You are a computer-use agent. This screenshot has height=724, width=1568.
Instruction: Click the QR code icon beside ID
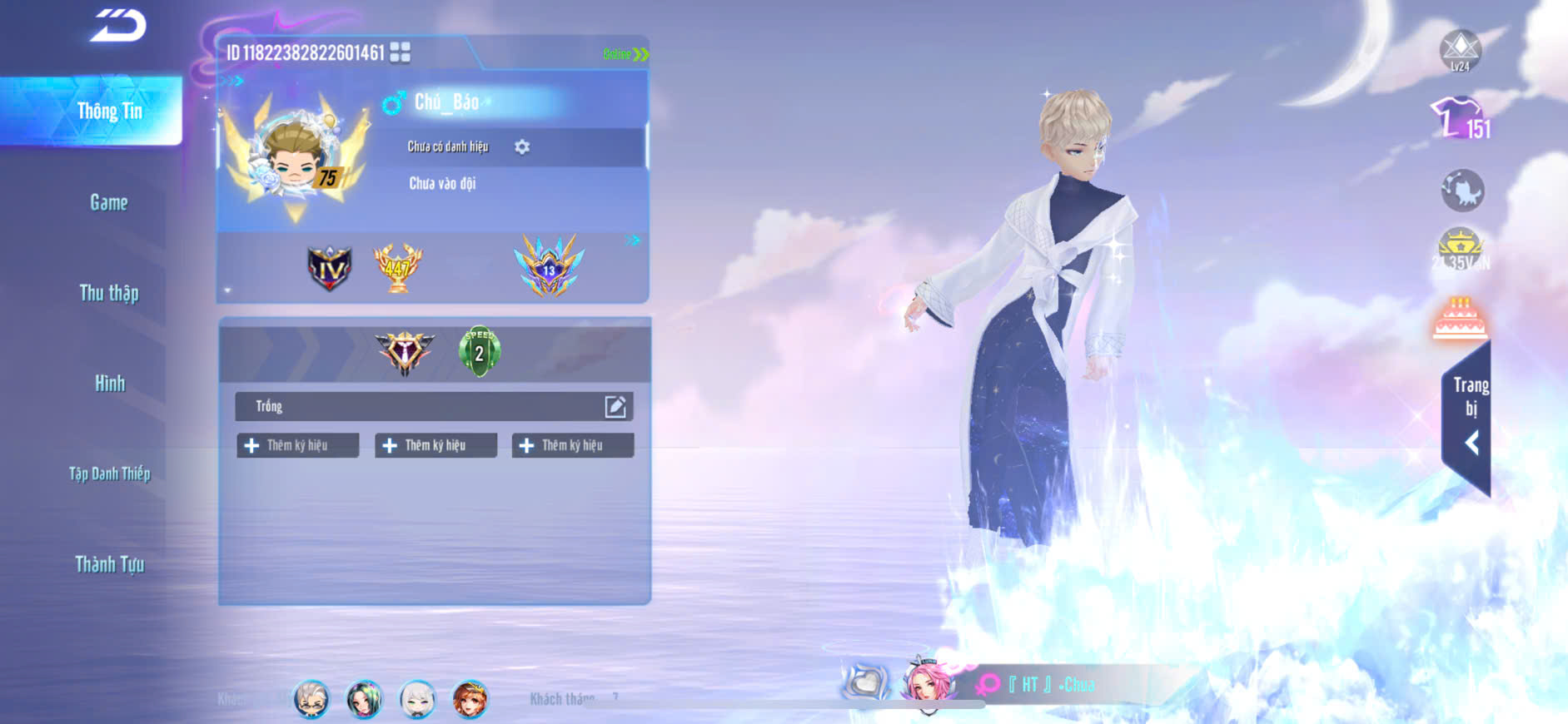click(400, 52)
